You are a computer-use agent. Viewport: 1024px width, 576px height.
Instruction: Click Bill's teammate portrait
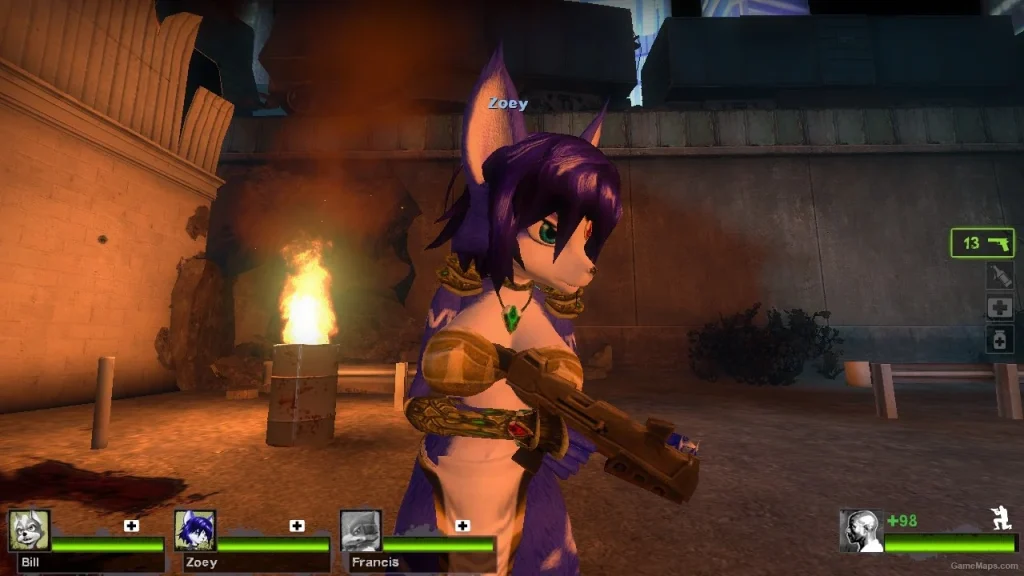[29, 530]
